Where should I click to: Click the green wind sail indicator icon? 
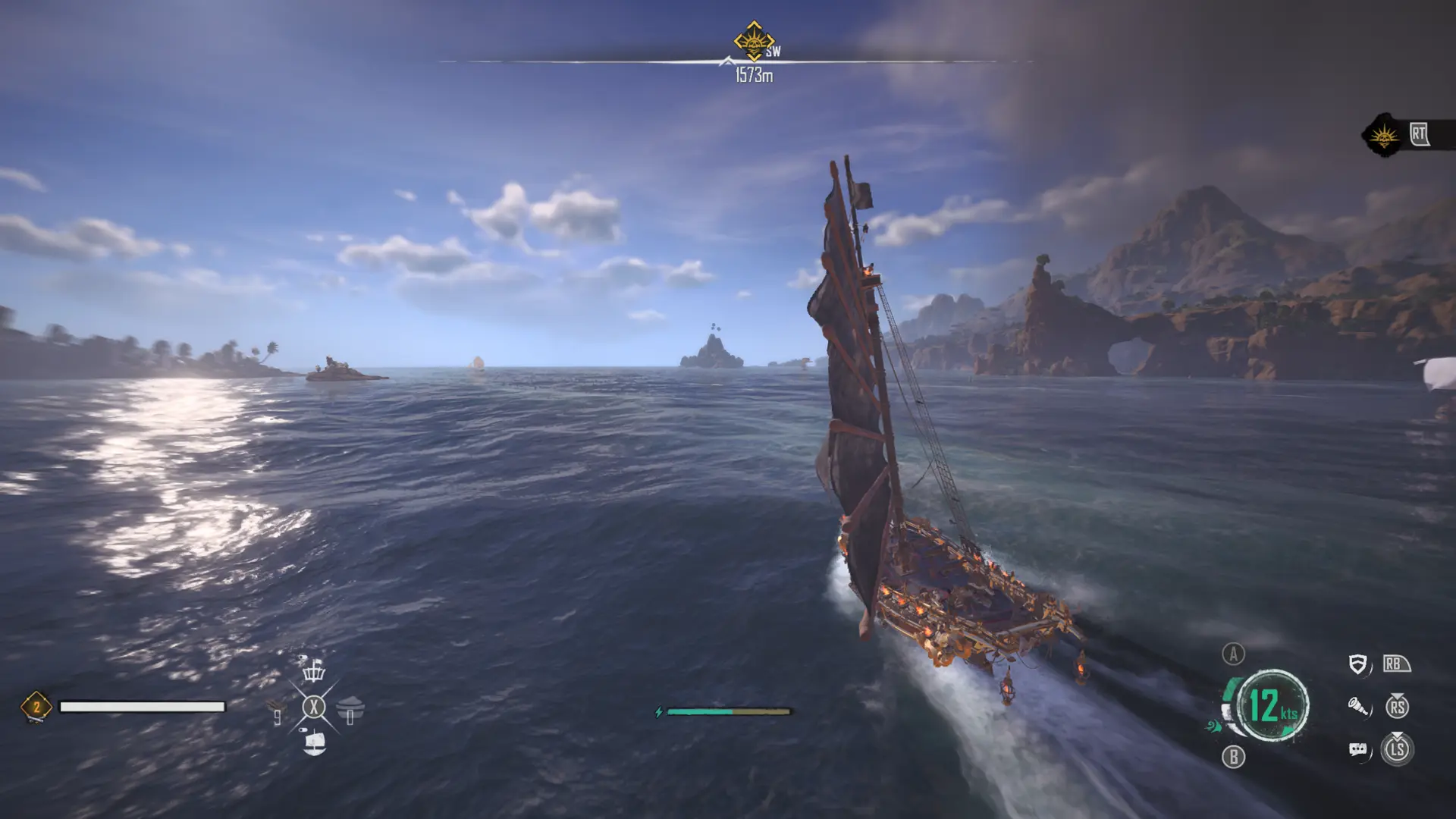1214,726
